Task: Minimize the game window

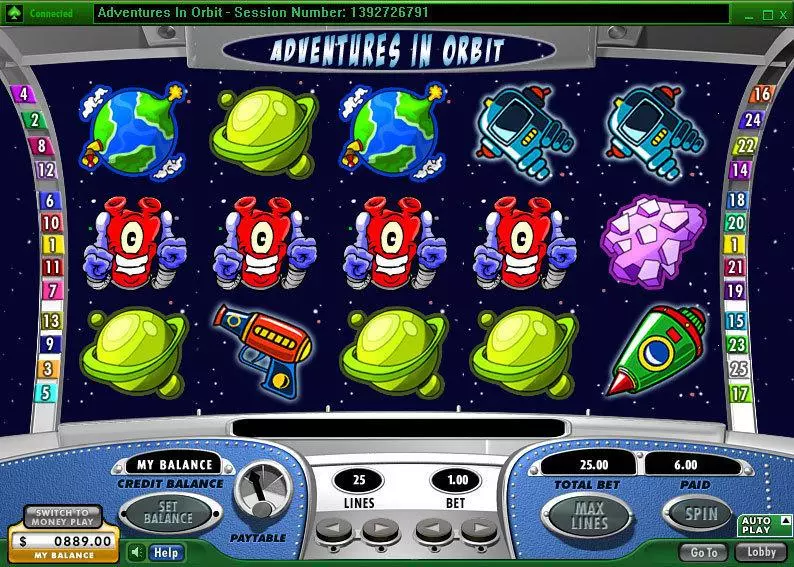Action: [x=747, y=14]
